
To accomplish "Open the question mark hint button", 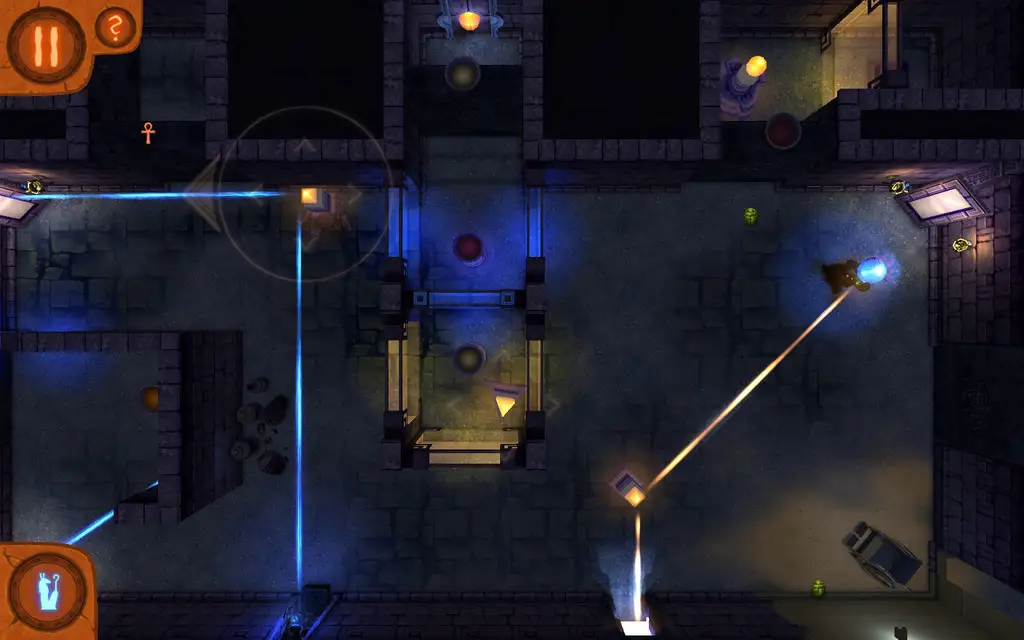I will (x=116, y=30).
